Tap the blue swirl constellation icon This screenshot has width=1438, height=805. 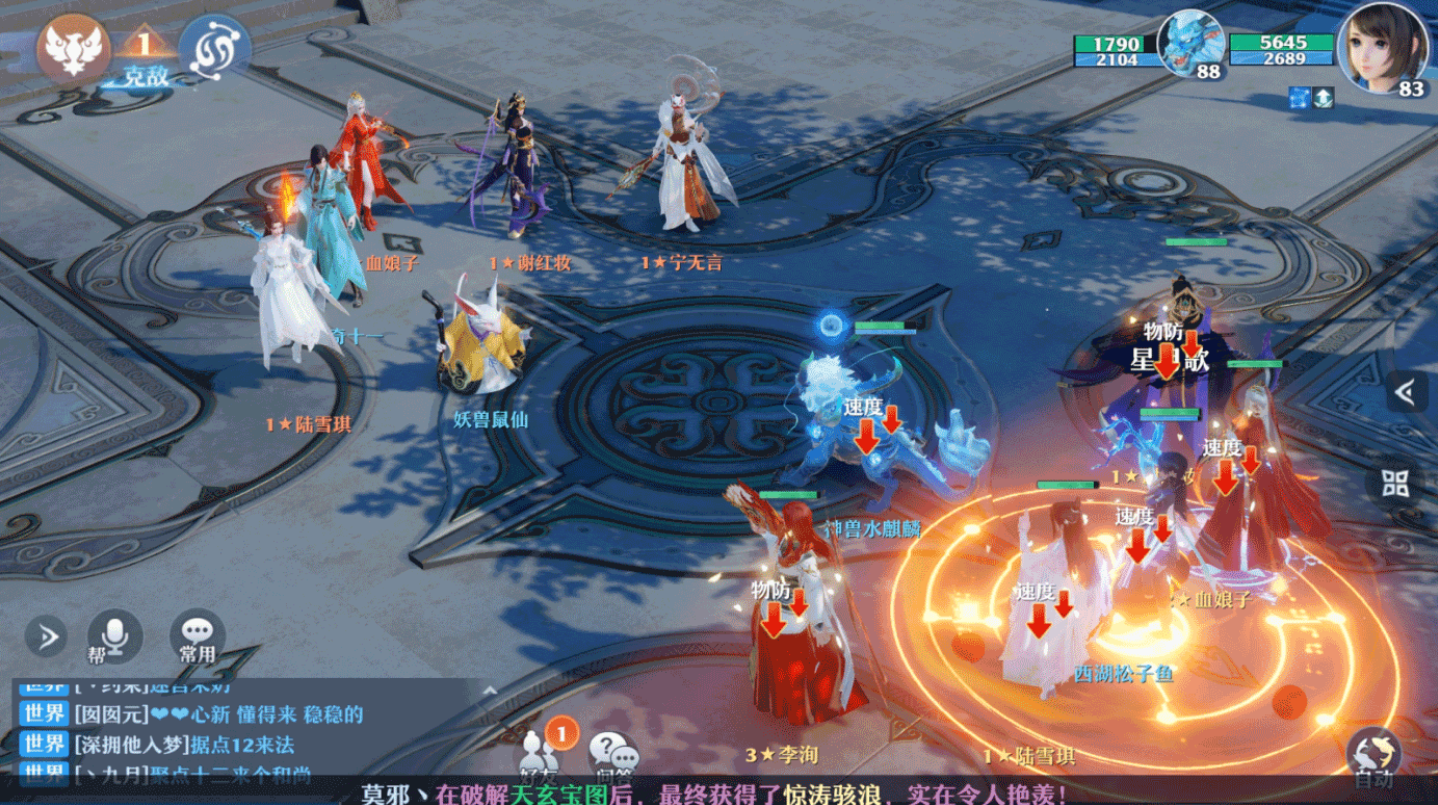[x=214, y=46]
